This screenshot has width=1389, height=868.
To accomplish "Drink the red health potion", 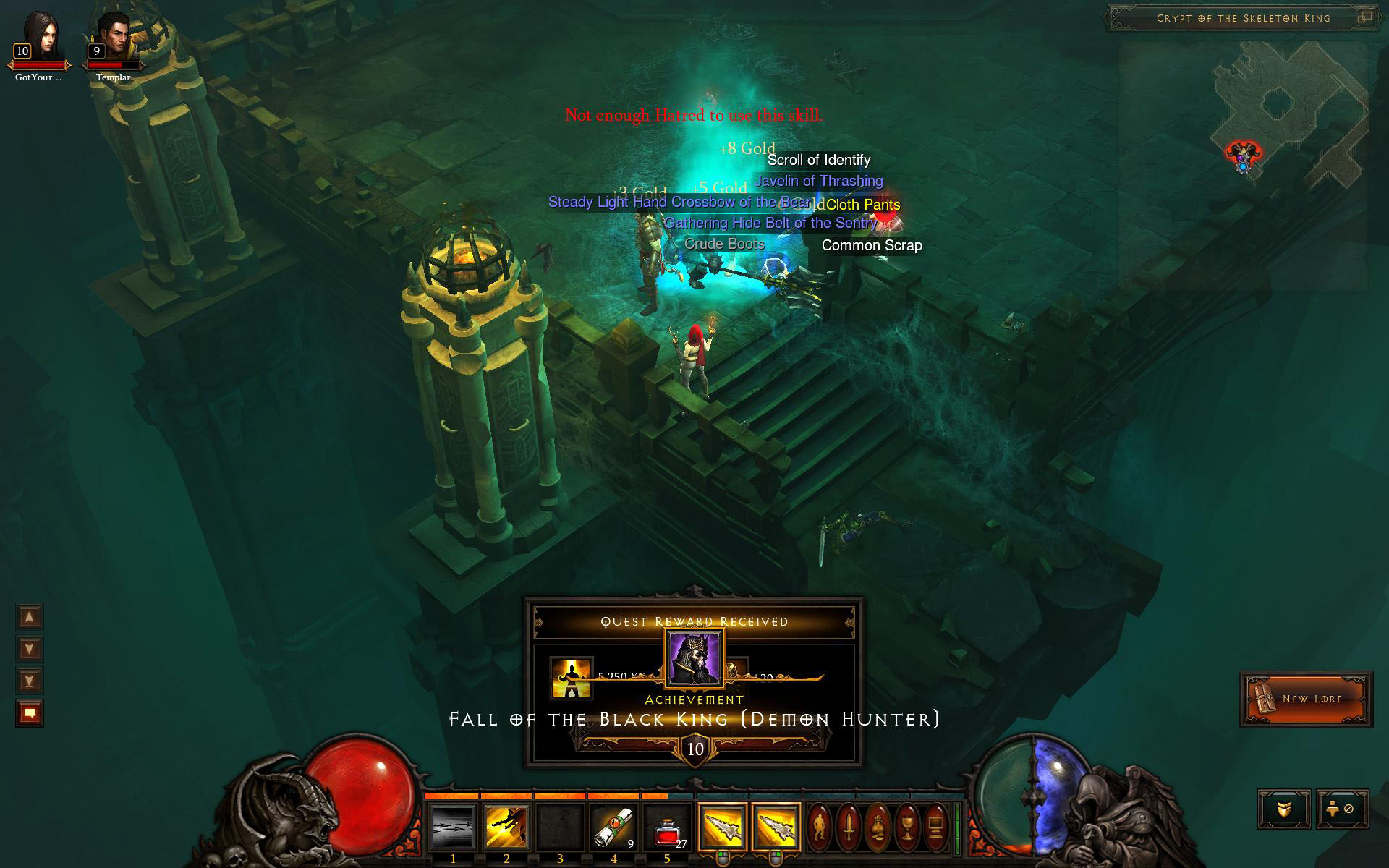I will [x=666, y=826].
